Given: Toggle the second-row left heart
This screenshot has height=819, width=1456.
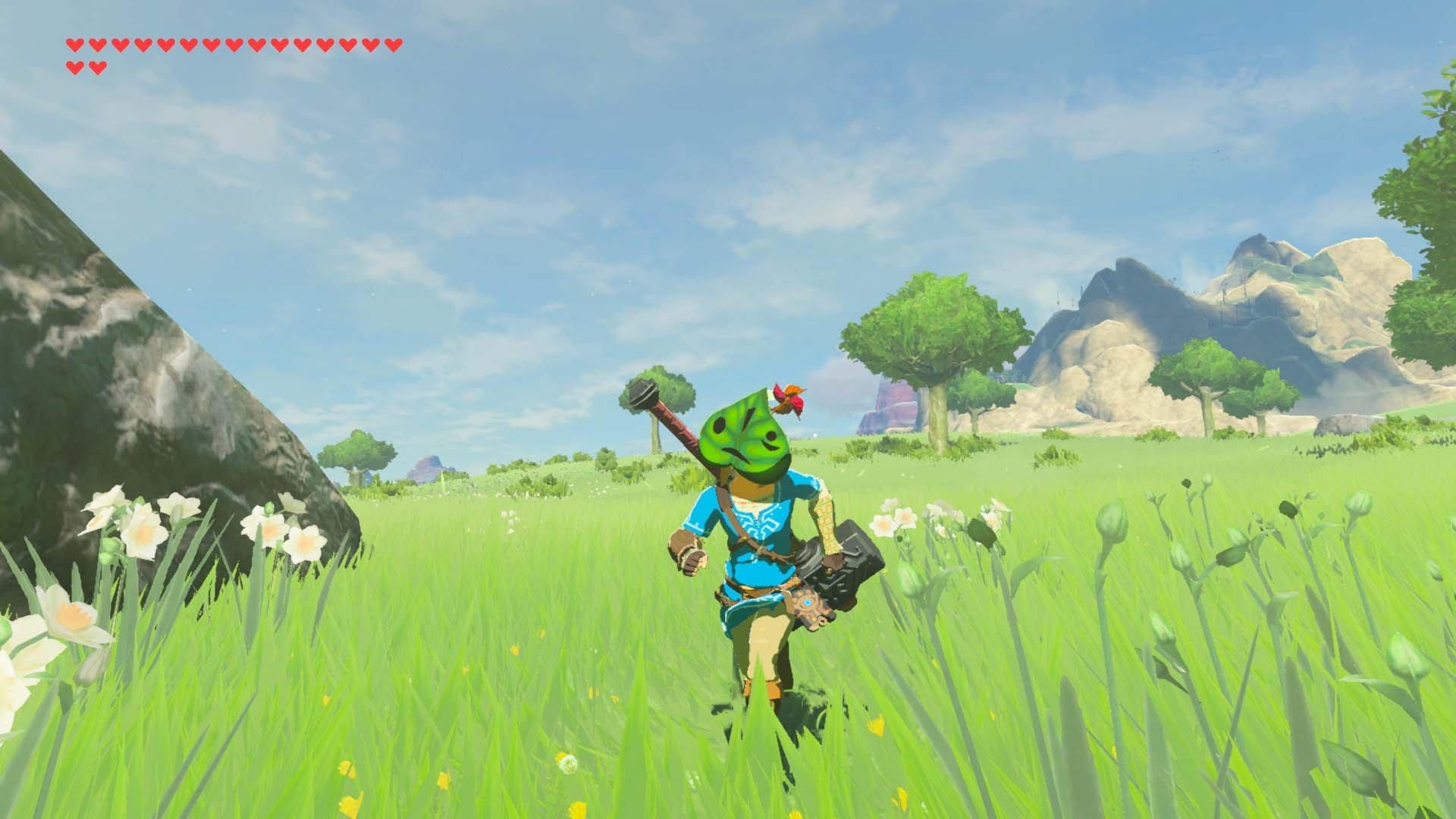Looking at the screenshot, I should [x=75, y=65].
